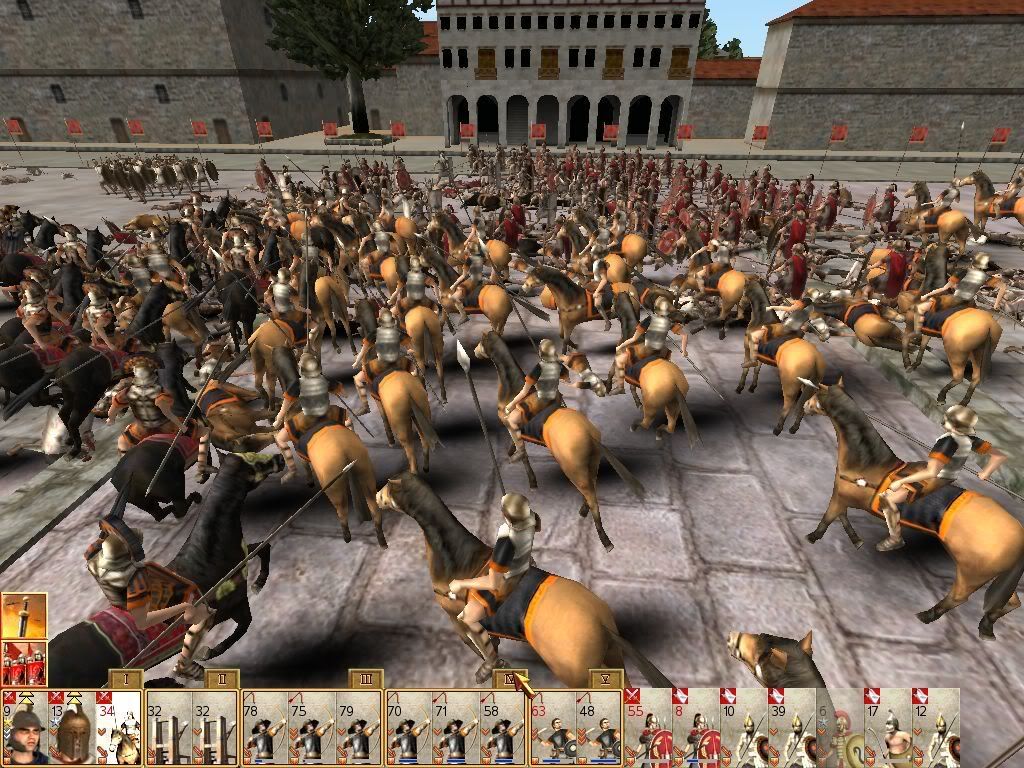Select the spearman card with 12 men
The height and width of the screenshot is (768, 1024).
tap(935, 727)
